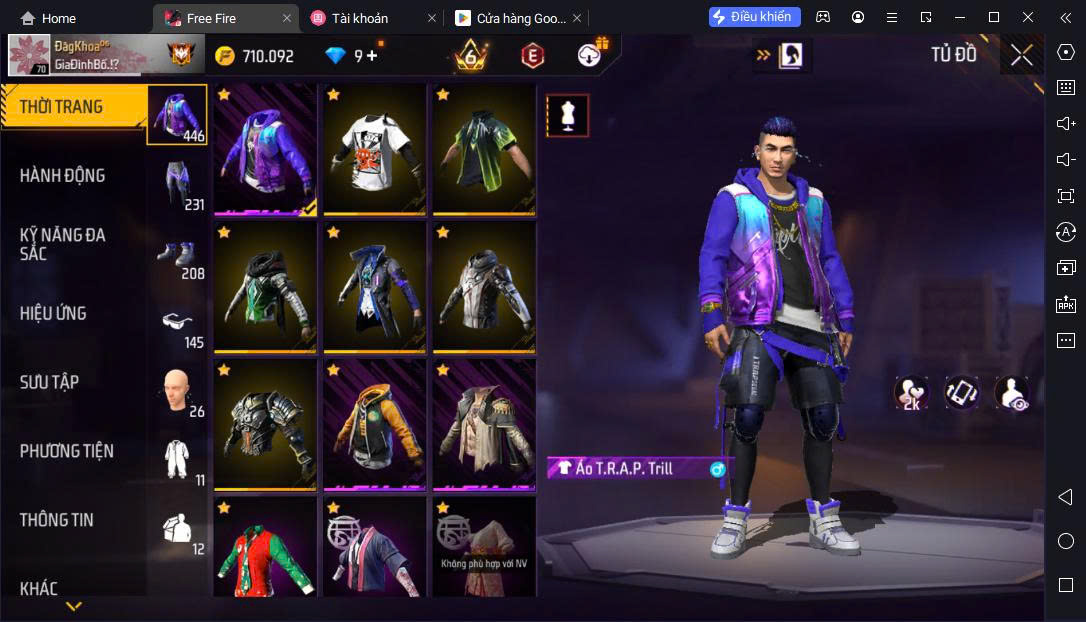
Task: Select the purple T.R.A.P. jacket item
Action: coord(265,148)
